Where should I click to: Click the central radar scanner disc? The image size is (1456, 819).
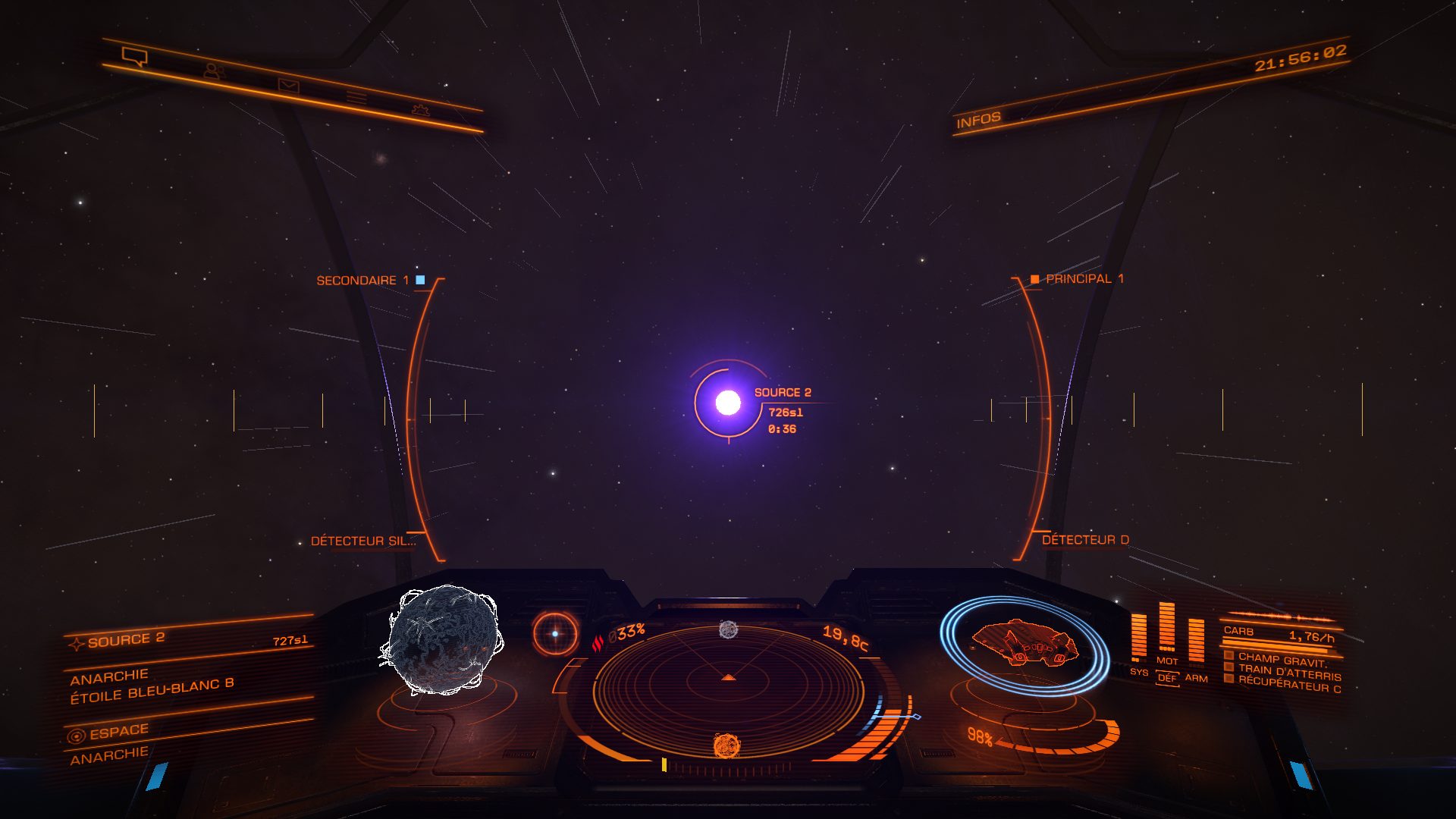(x=728, y=689)
